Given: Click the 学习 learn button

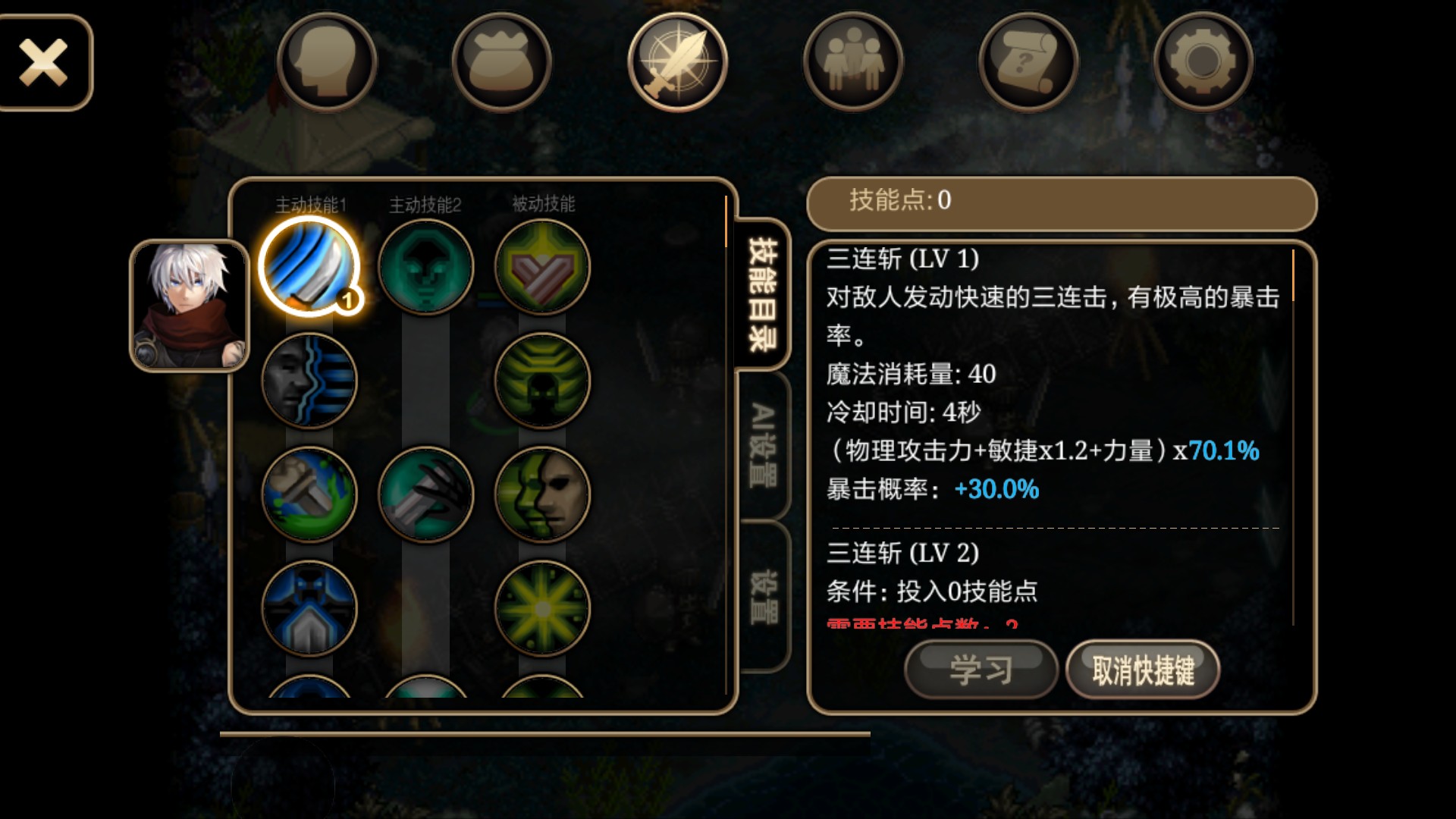Looking at the screenshot, I should (981, 670).
